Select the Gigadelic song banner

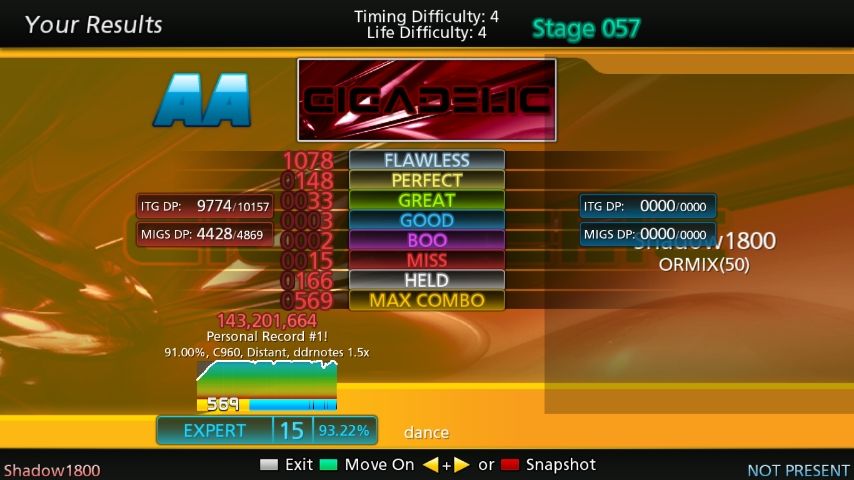pos(426,99)
